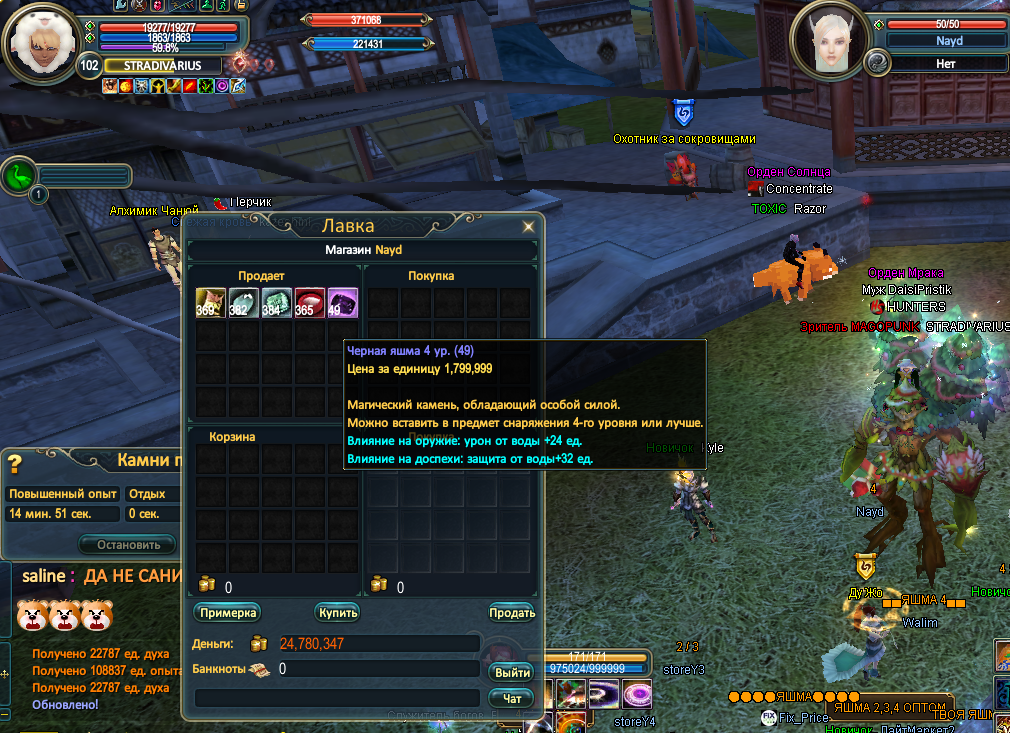The height and width of the screenshot is (733, 1010).
Task: Select the yellow item stack of 369
Action: (211, 302)
